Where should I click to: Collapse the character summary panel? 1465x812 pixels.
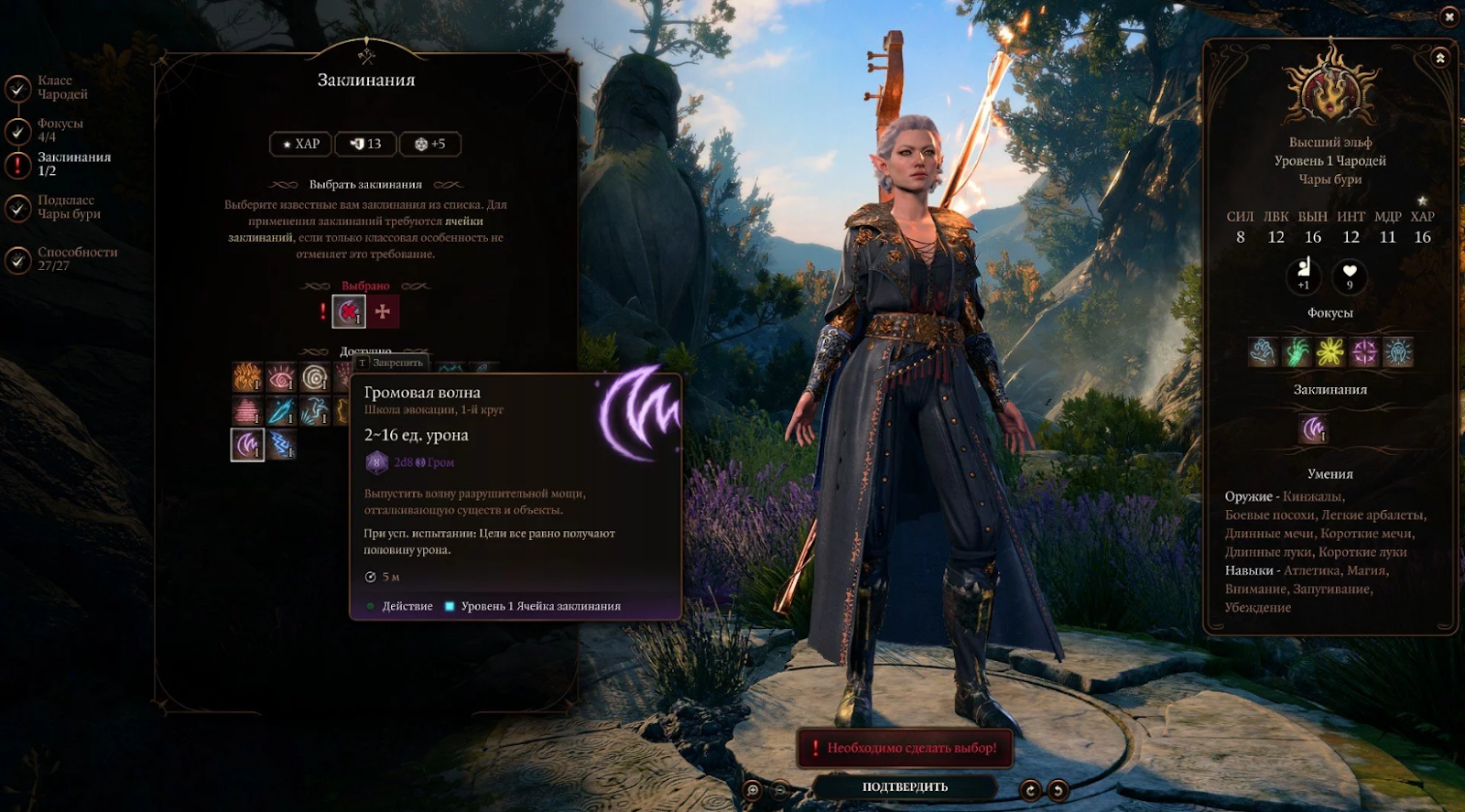pos(1440,59)
